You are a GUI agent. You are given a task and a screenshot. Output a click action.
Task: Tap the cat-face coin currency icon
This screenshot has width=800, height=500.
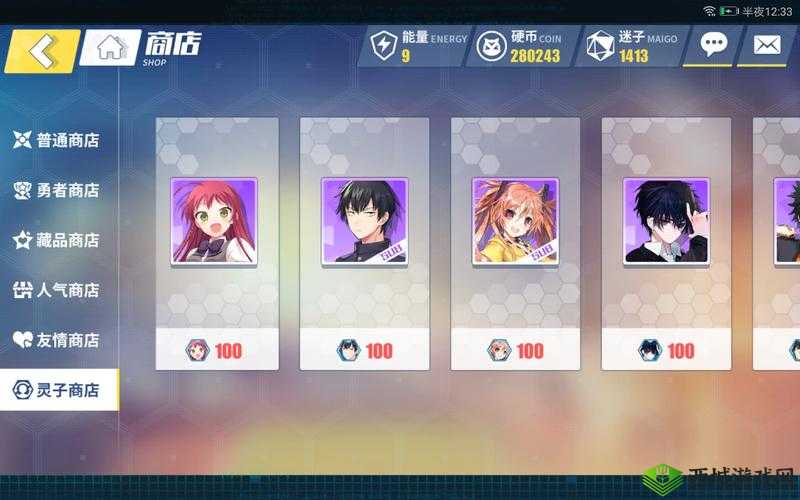click(492, 46)
